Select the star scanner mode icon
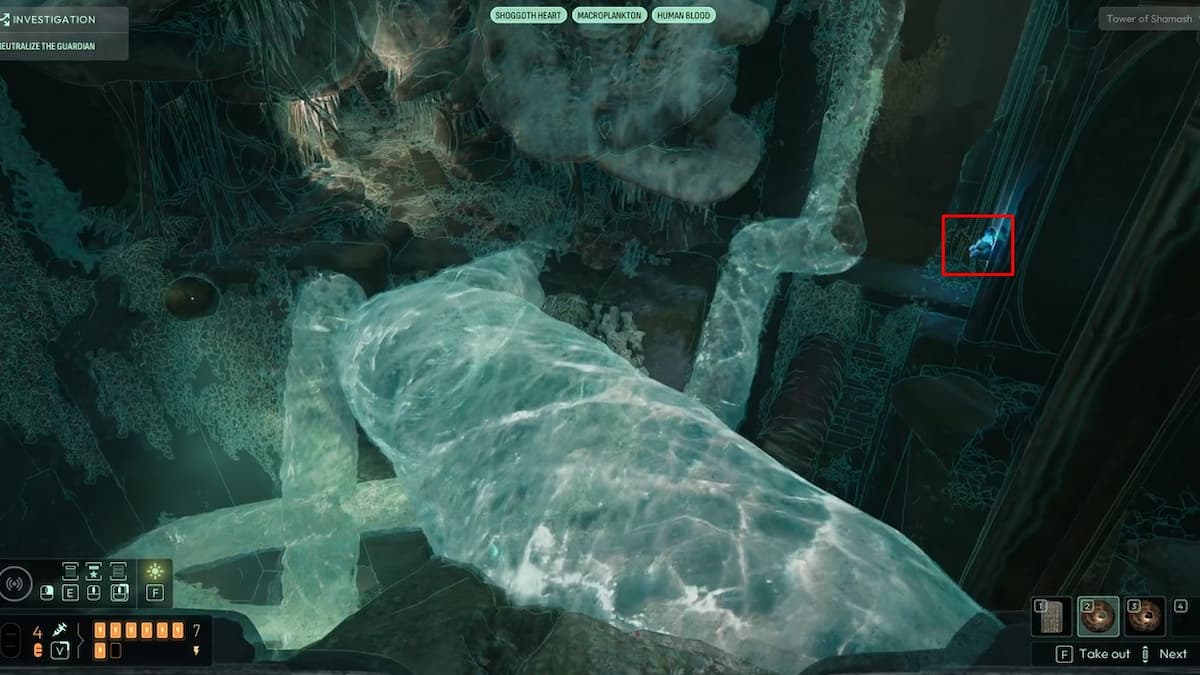 pyautogui.click(x=94, y=571)
